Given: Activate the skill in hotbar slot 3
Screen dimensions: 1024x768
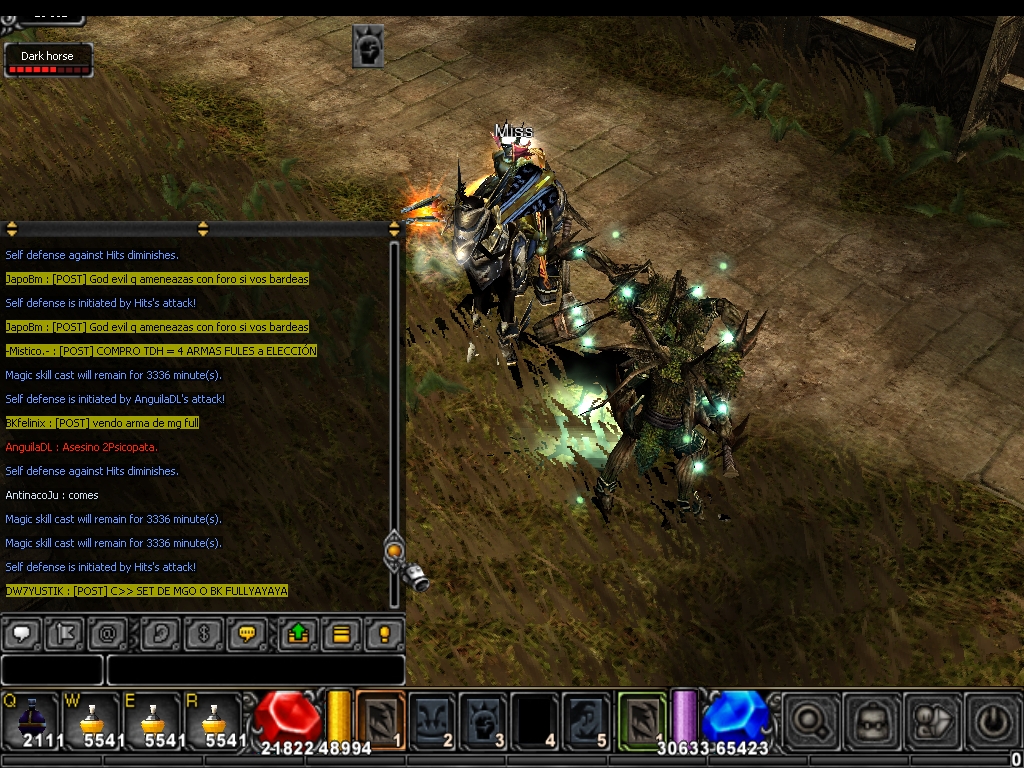Looking at the screenshot, I should click(x=484, y=720).
